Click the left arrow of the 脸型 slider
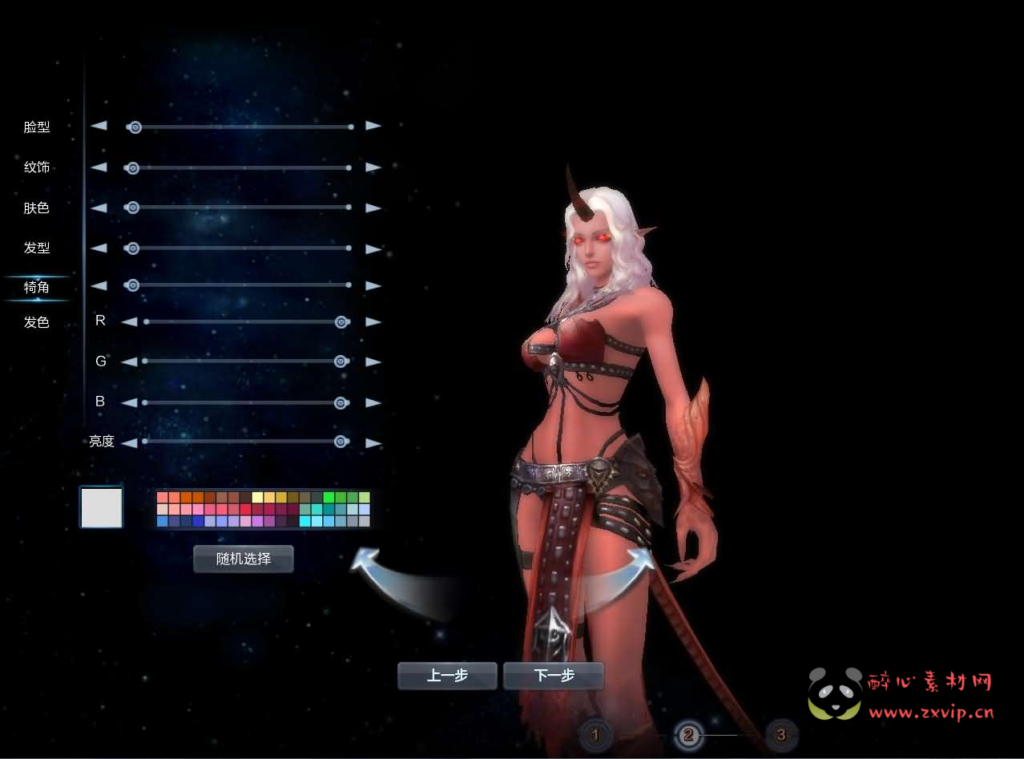This screenshot has height=759, width=1024. pos(98,126)
